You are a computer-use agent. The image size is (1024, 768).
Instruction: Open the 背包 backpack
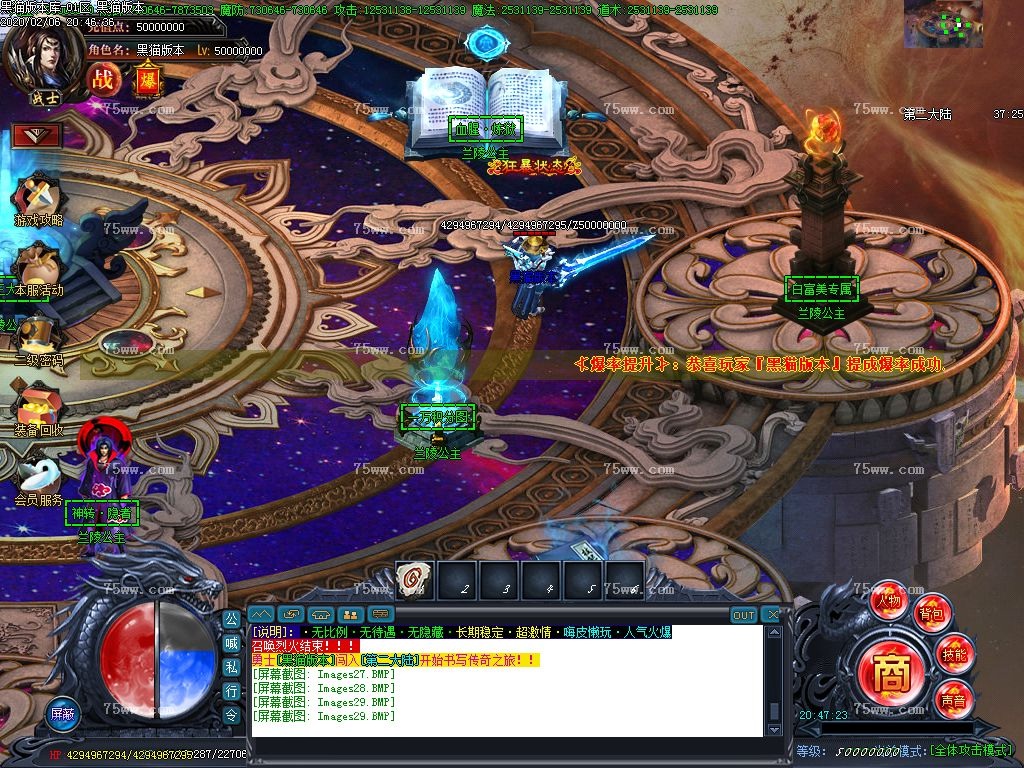[x=932, y=613]
